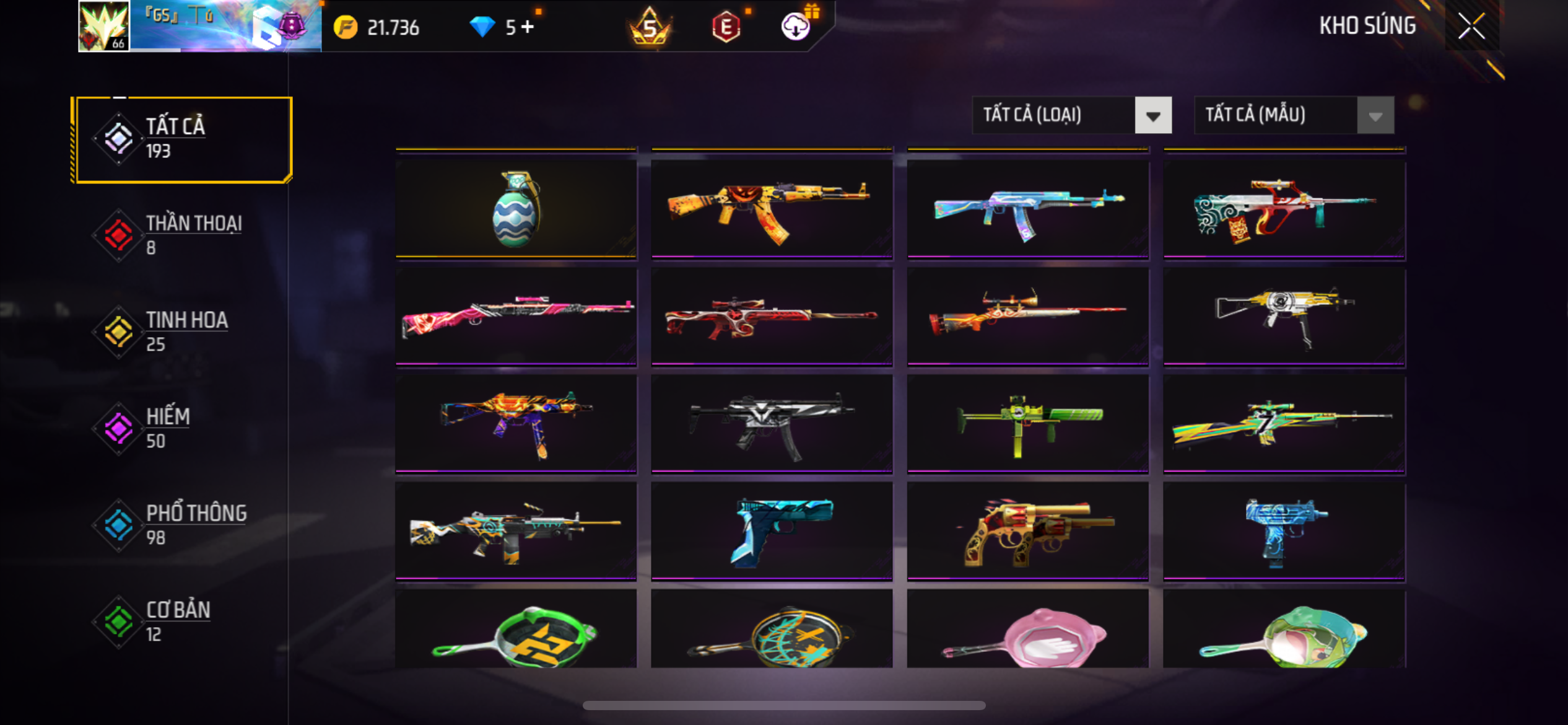Image resolution: width=1568 pixels, height=725 pixels.
Task: Choose the orange pumpkin AK skin
Action: tap(772, 209)
